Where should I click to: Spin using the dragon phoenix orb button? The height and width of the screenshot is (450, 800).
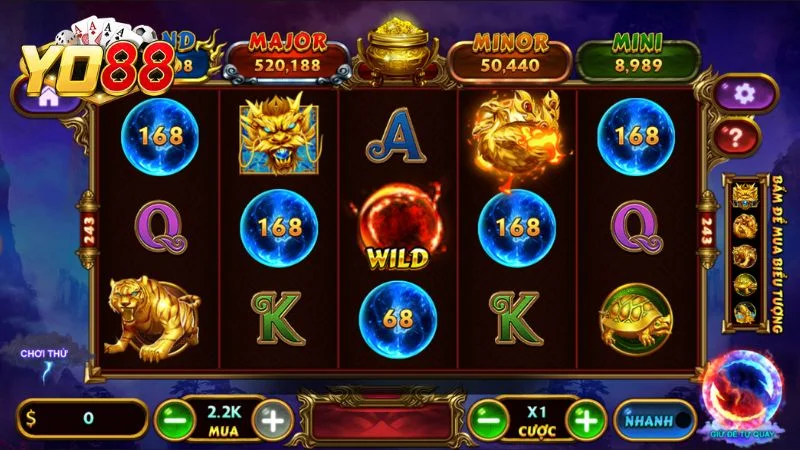point(742,393)
